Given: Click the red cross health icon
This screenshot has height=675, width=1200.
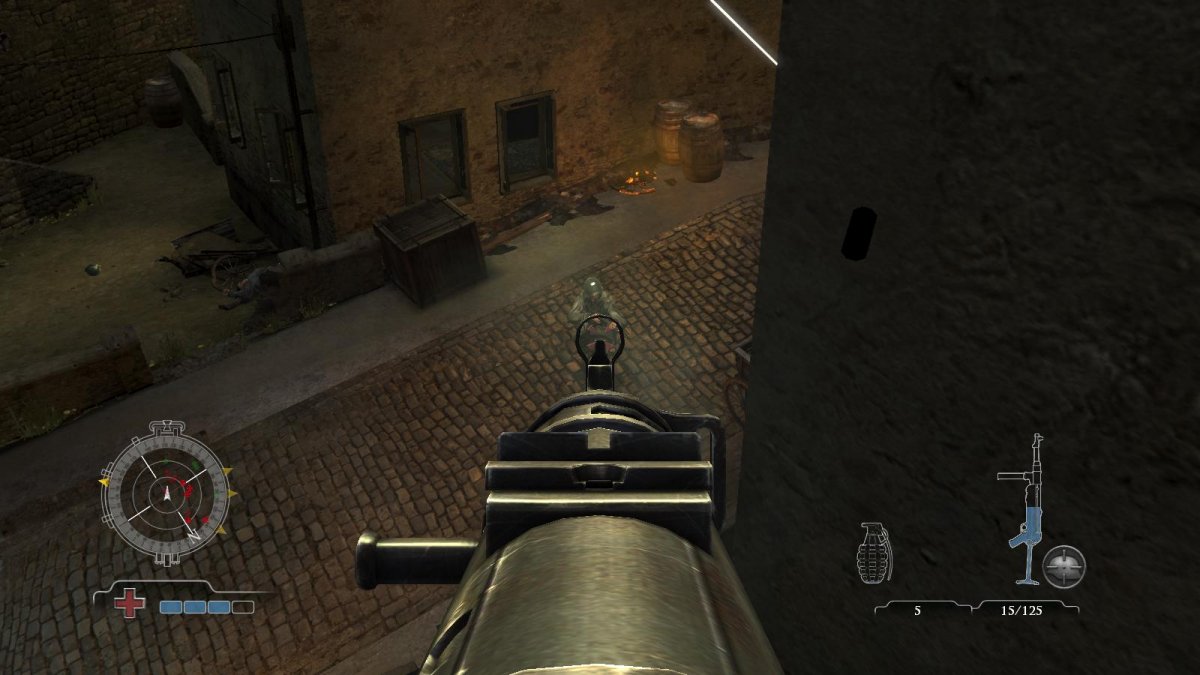Looking at the screenshot, I should (x=129, y=604).
